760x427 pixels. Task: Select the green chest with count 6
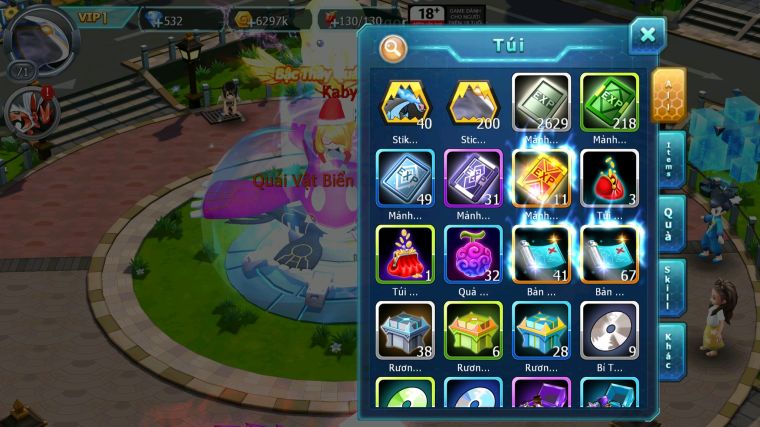(473, 331)
